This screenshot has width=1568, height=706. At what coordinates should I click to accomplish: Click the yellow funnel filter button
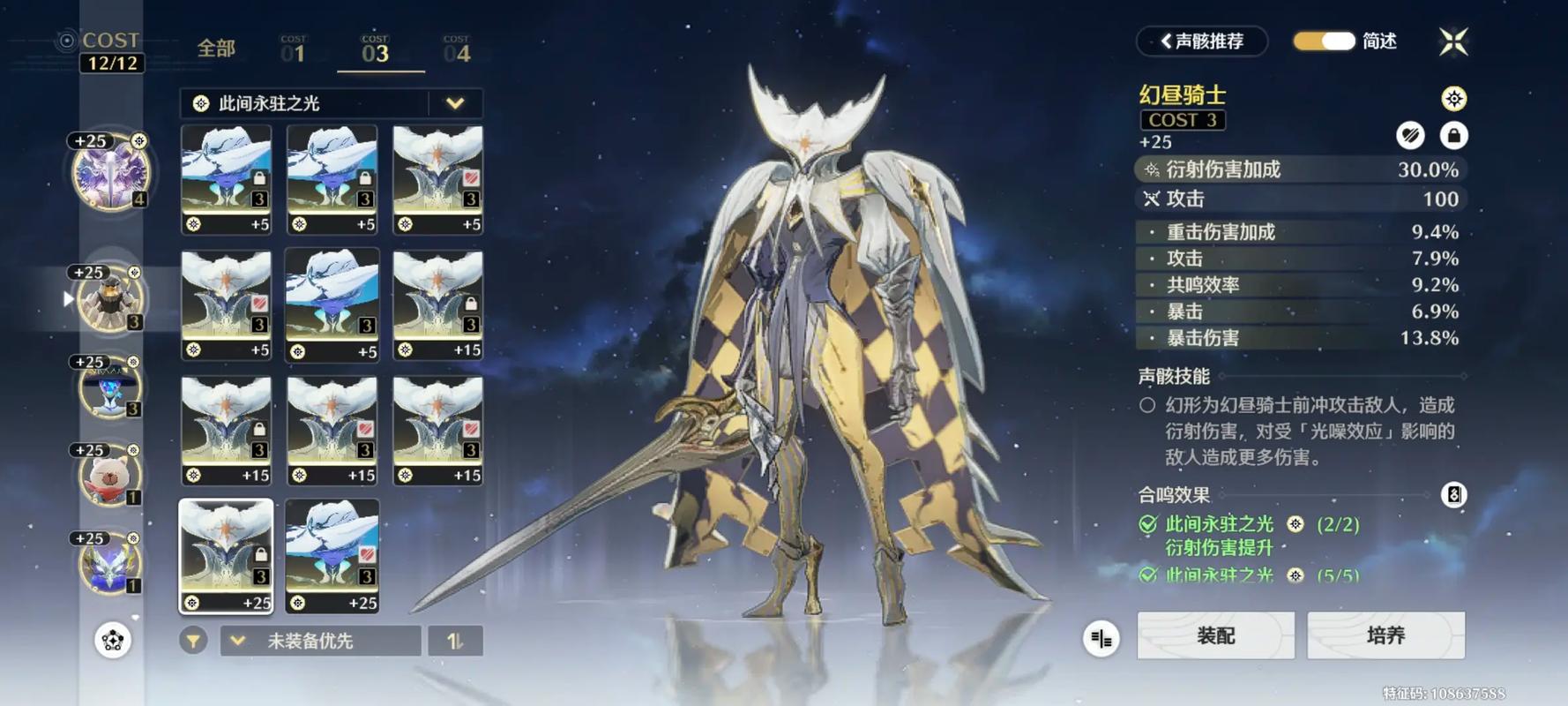[193, 641]
